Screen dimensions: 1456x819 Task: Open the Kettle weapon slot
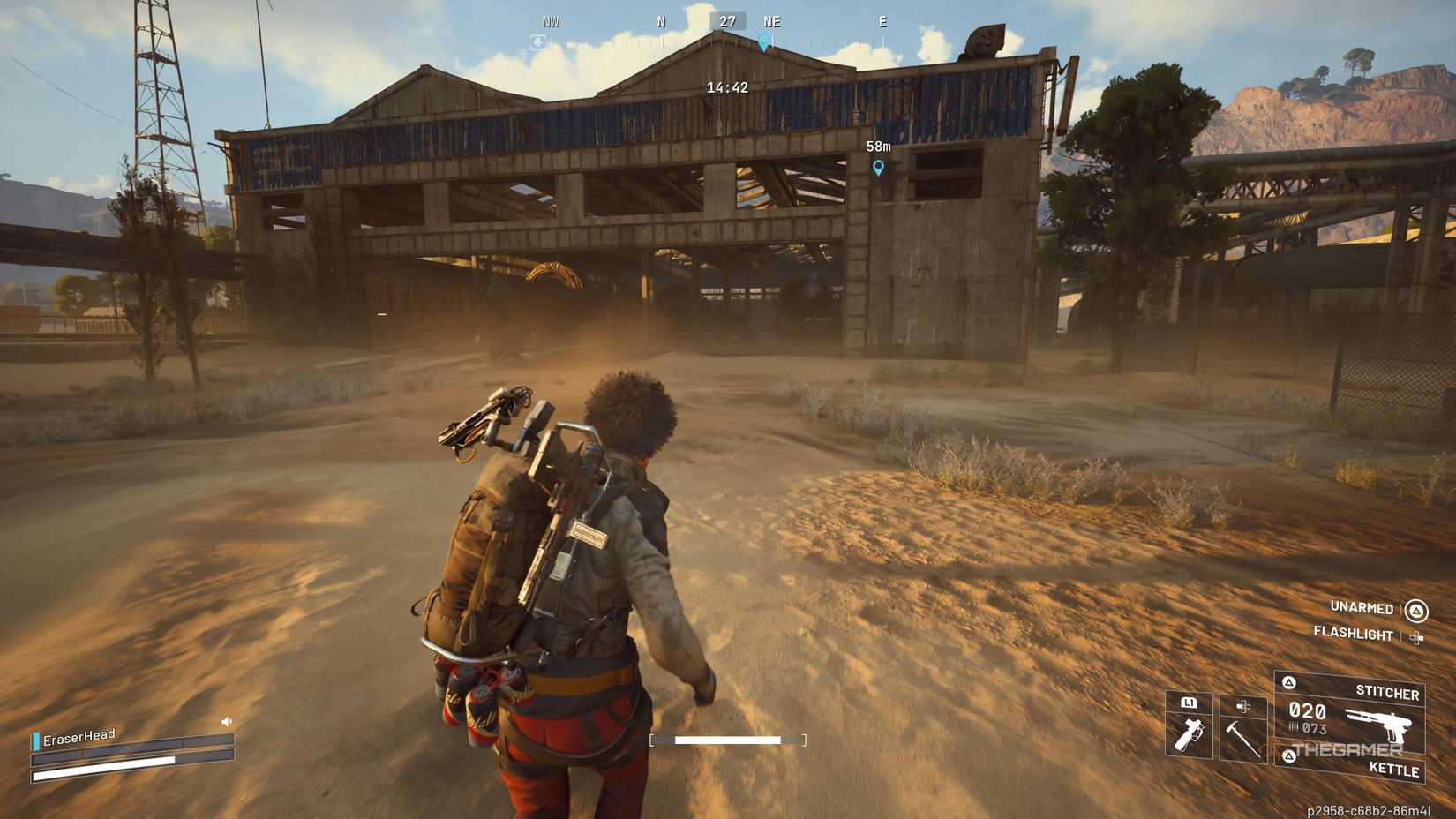1395,770
